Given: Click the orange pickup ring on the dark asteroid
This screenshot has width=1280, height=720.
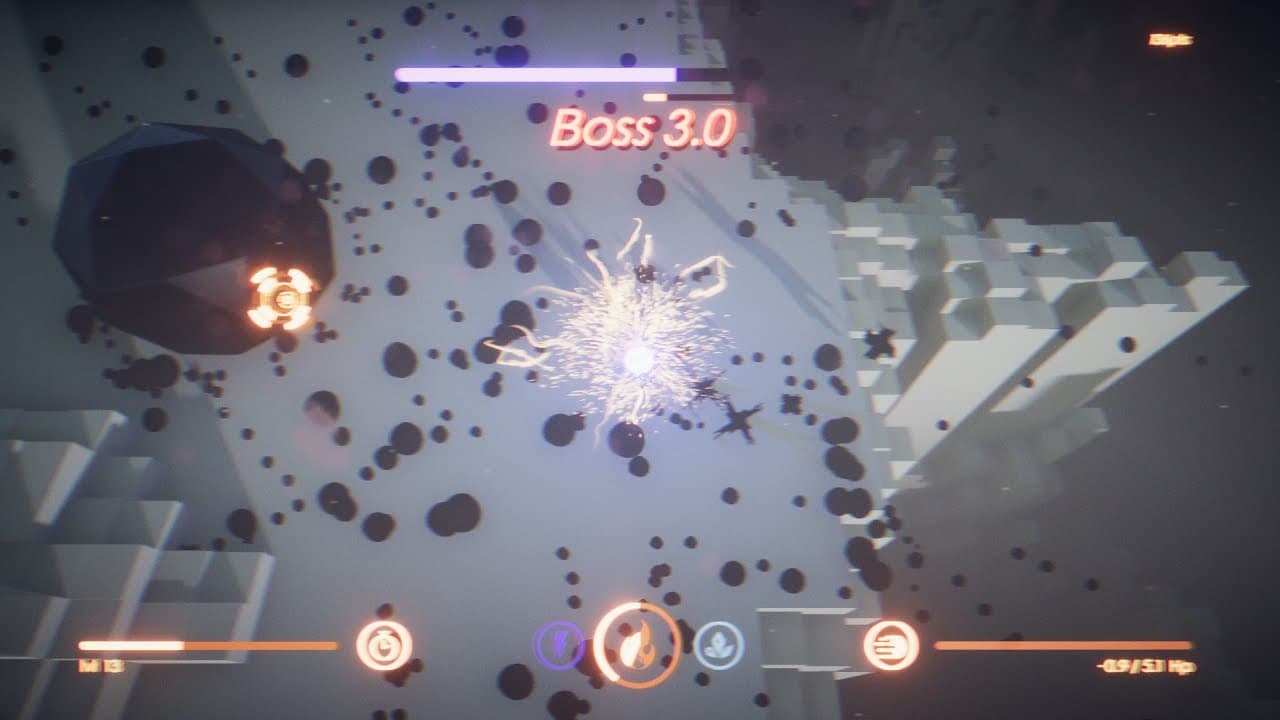Looking at the screenshot, I should point(285,298).
